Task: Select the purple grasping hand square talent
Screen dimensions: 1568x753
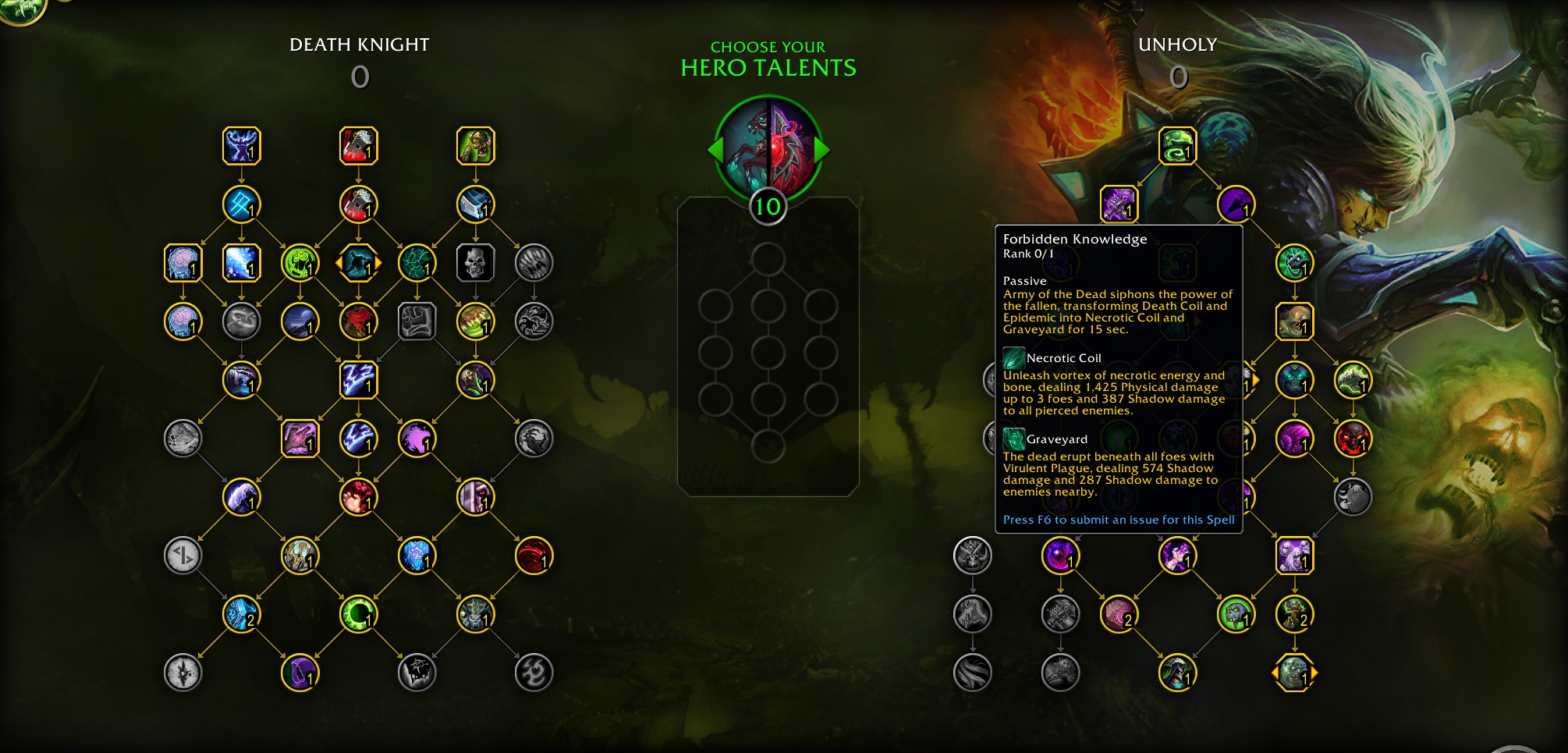Action: click(x=300, y=439)
